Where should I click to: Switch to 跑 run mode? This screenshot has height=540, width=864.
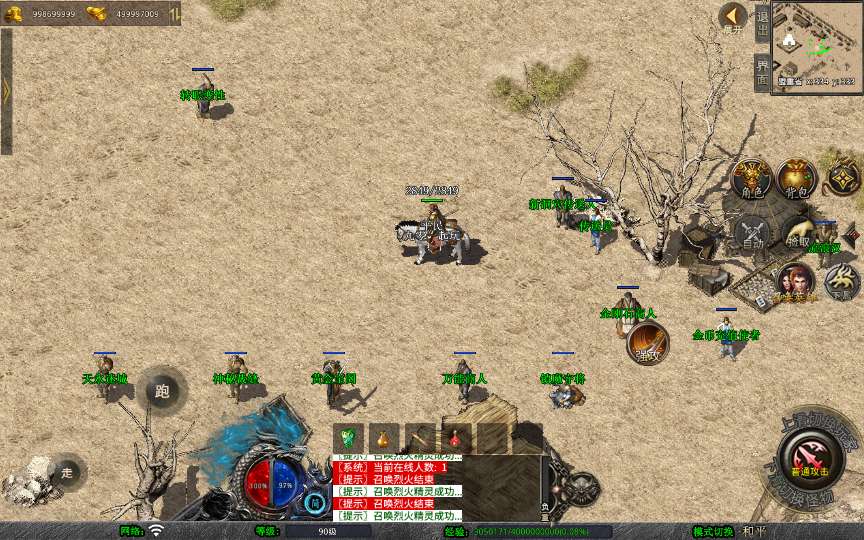click(162, 390)
